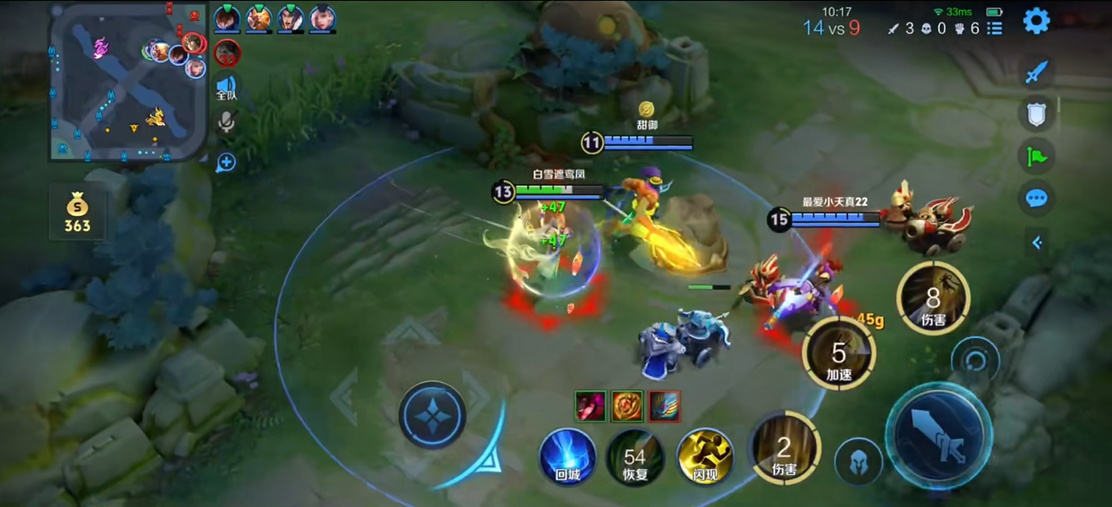Cast the 闪现 flash spell
Viewport: 1112px width, 507px height.
click(x=704, y=456)
